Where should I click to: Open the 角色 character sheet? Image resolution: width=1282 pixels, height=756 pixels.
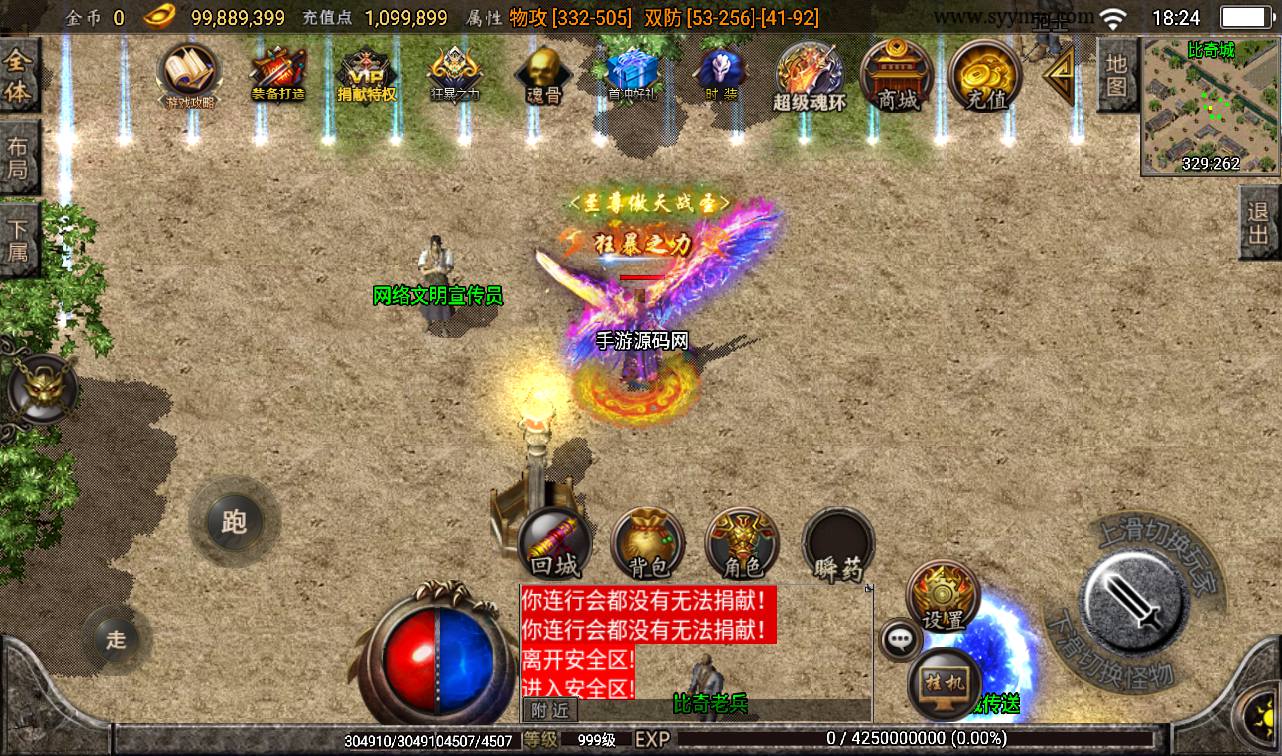(x=741, y=544)
